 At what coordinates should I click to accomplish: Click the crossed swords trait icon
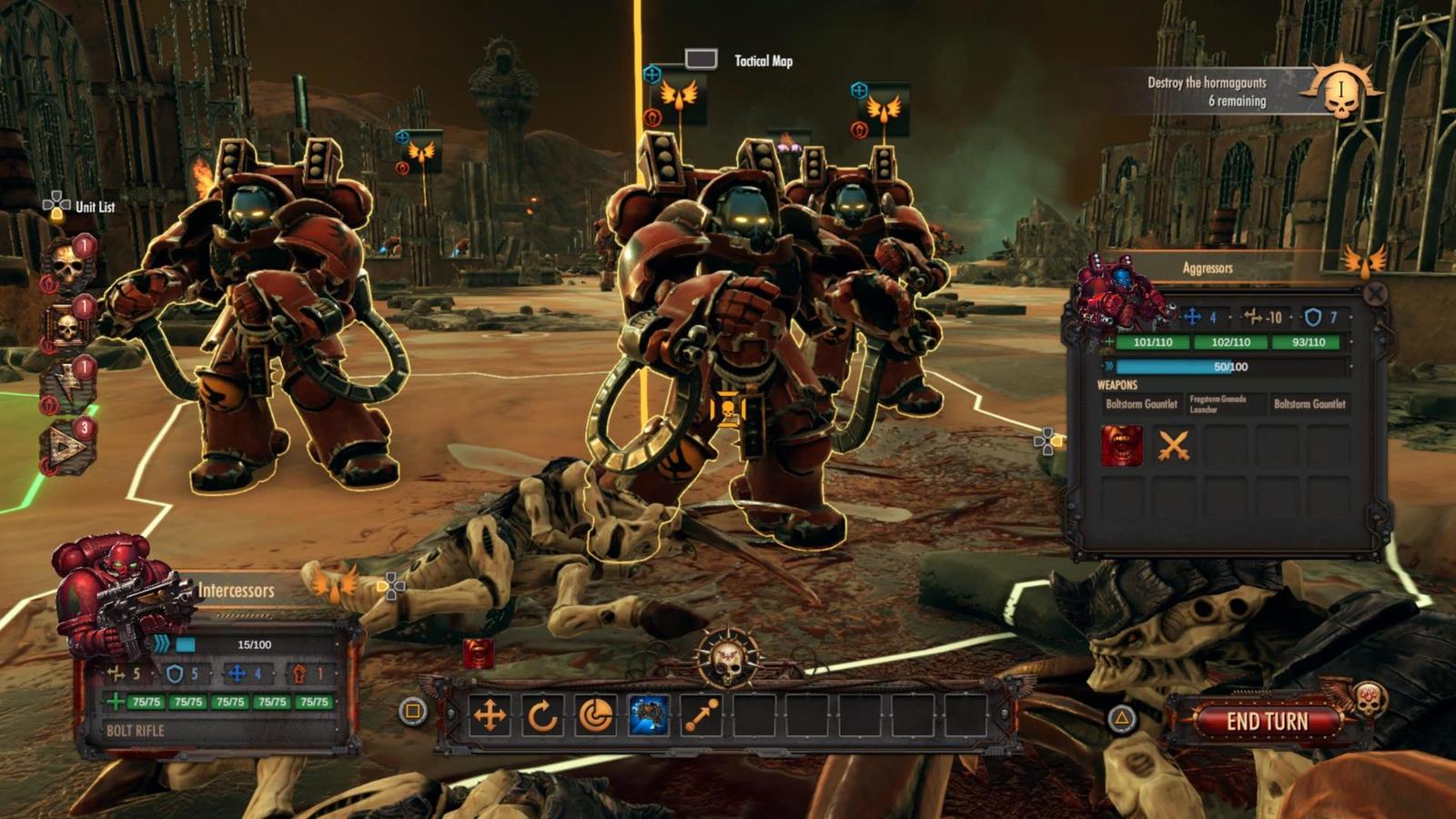point(1174,446)
